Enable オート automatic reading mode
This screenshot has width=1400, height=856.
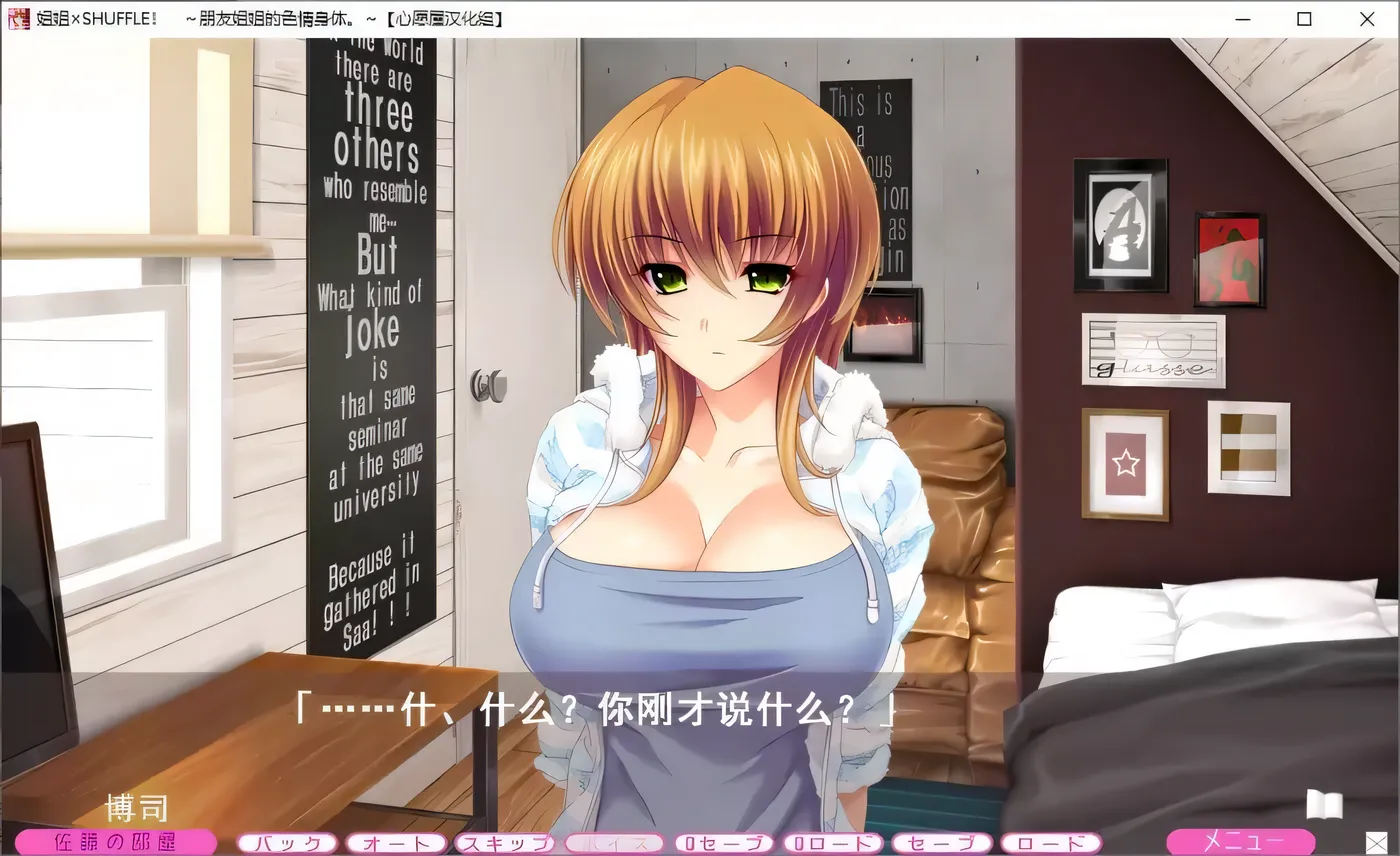396,843
